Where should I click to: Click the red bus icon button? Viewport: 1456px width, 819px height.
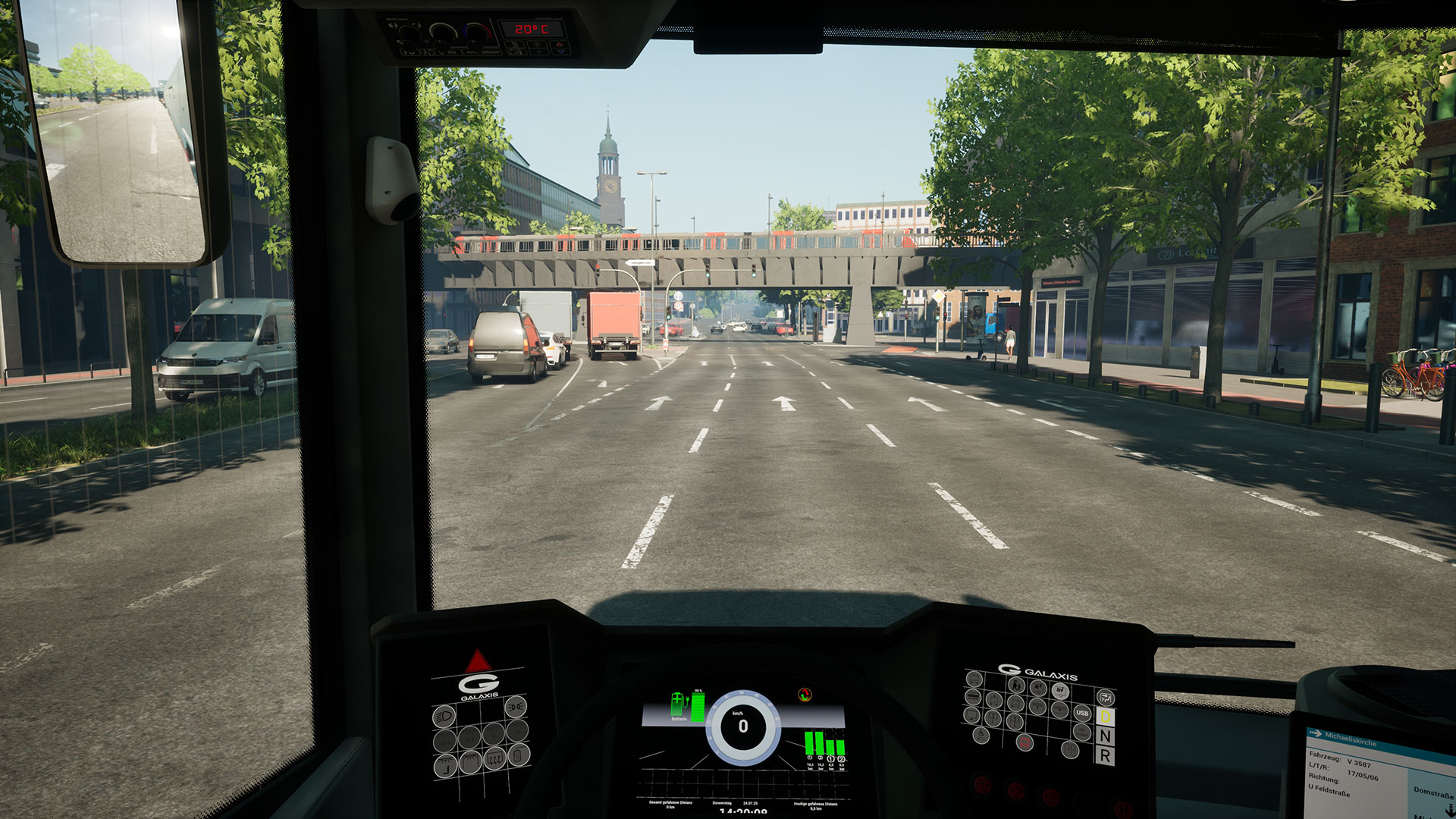[x=1025, y=742]
